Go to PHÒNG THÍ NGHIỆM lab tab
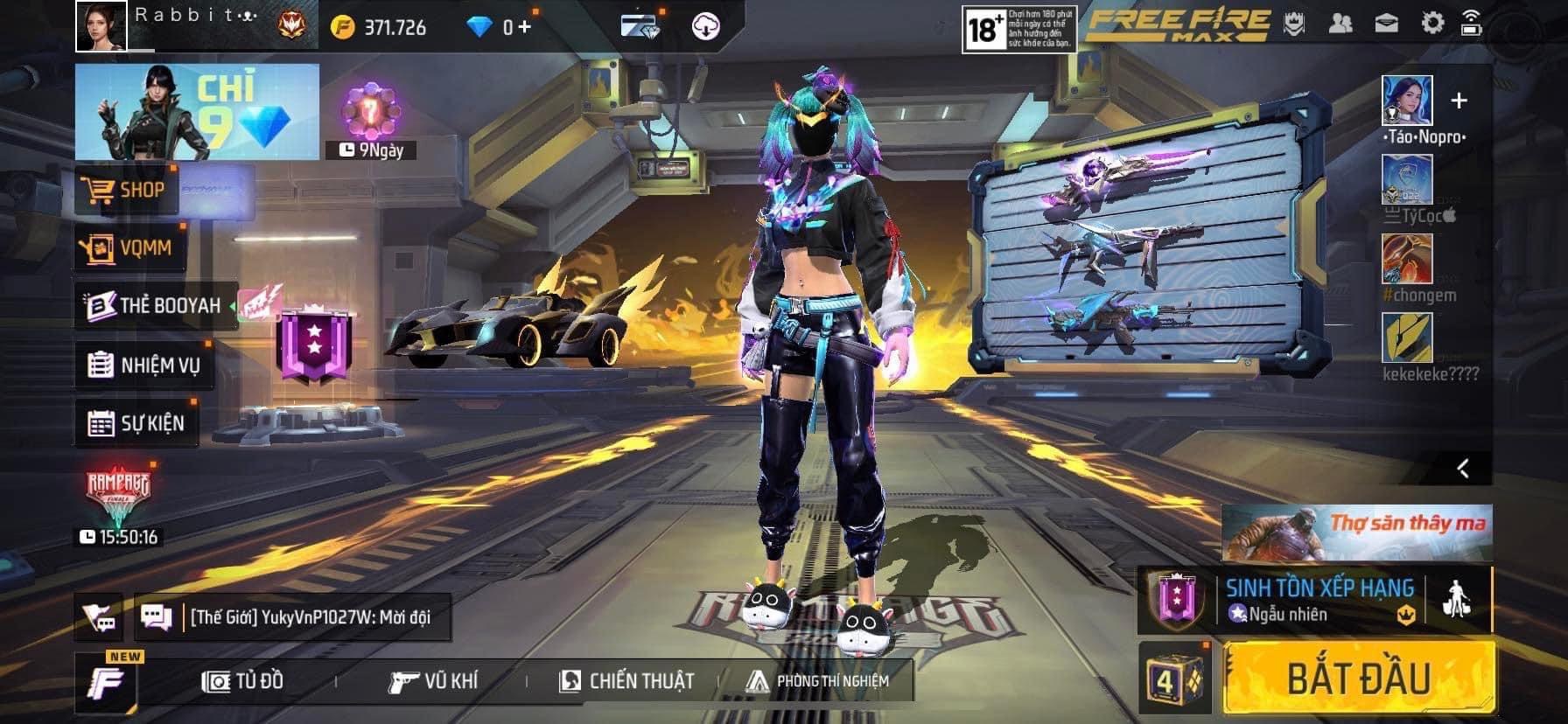Viewport: 1568px width, 724px height. [818, 681]
